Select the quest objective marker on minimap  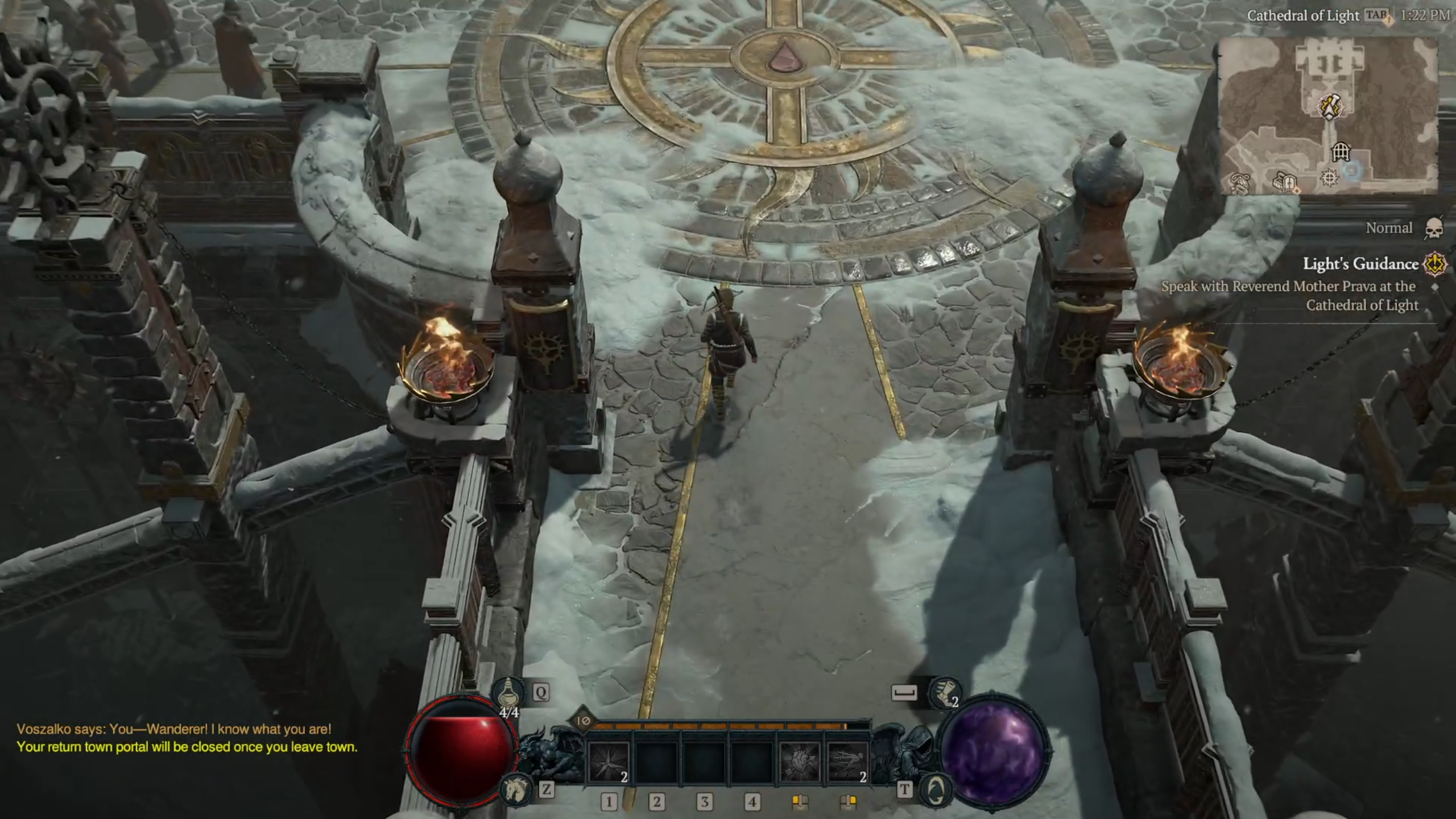coord(1329,106)
